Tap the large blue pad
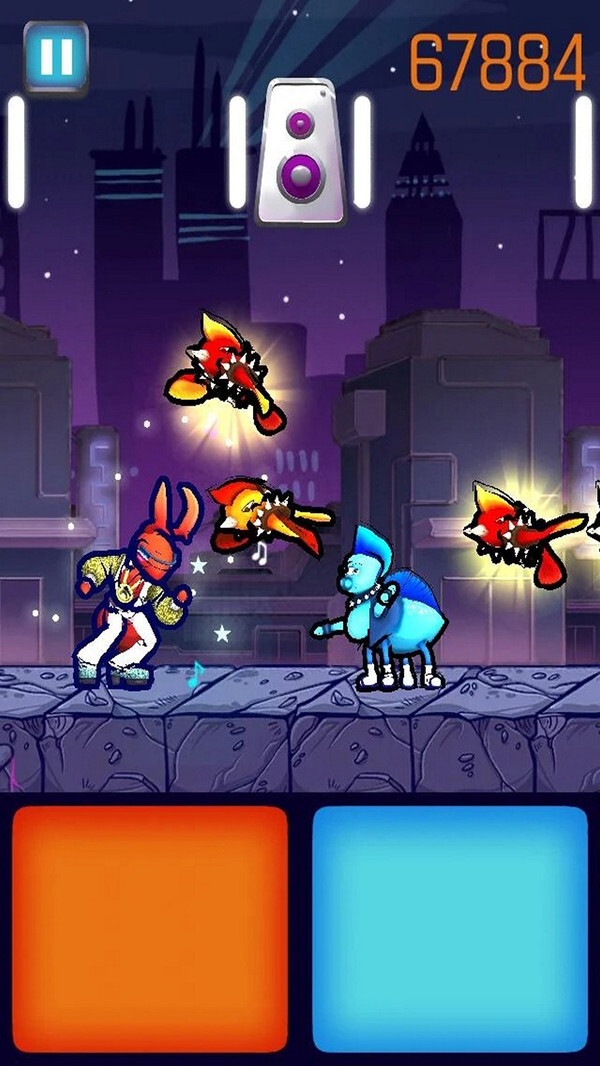The width and height of the screenshot is (600, 1066). pyautogui.click(x=450, y=927)
